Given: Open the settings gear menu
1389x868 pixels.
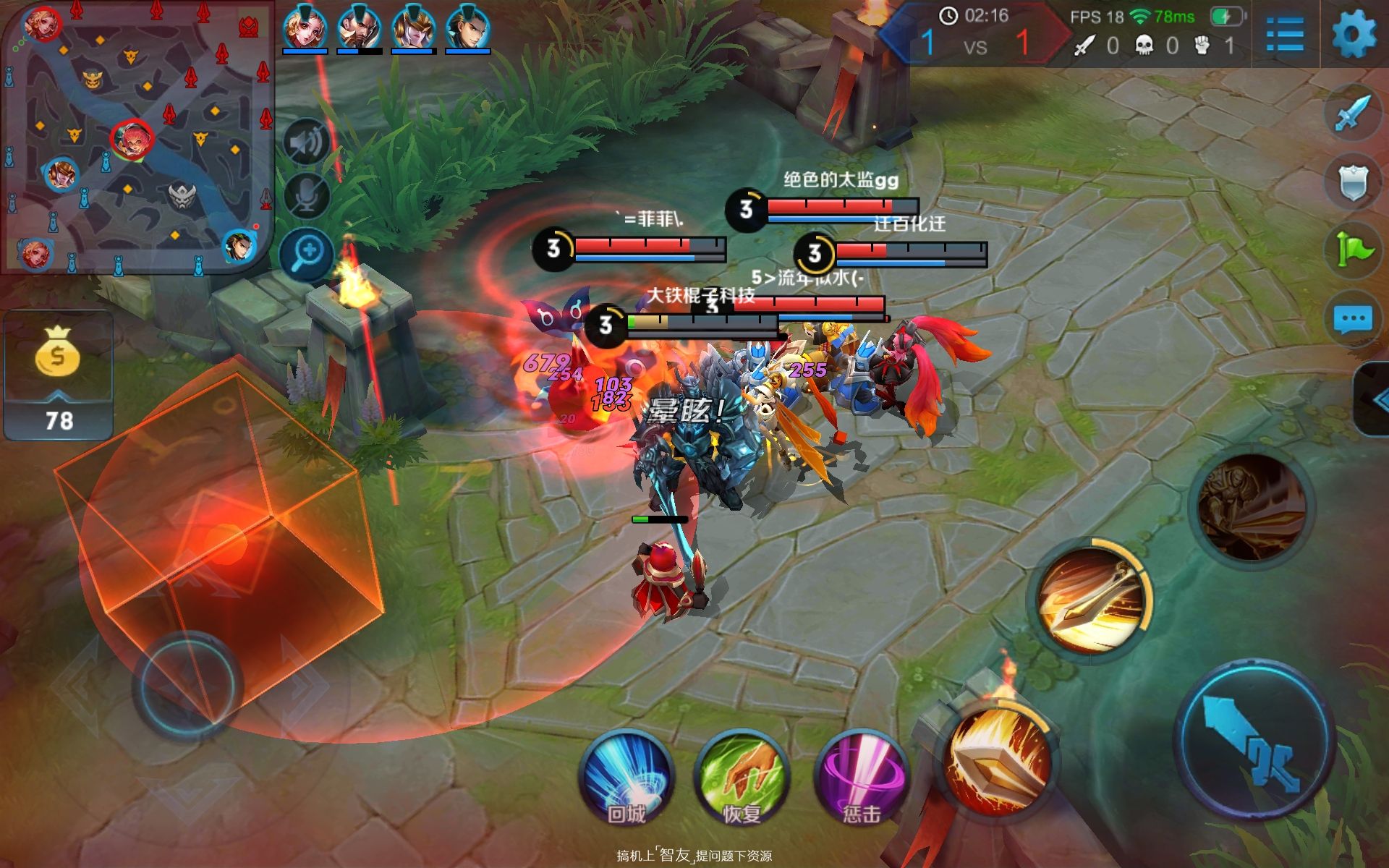Looking at the screenshot, I should click(1354, 34).
